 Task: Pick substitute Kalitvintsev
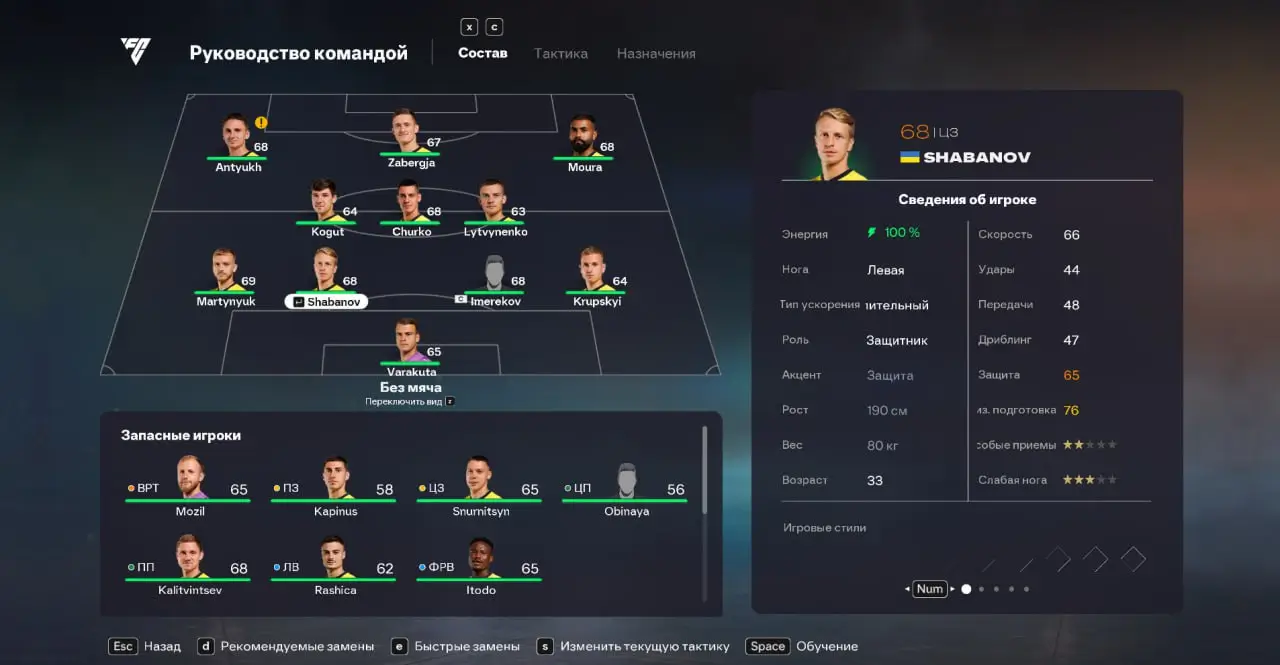[189, 563]
